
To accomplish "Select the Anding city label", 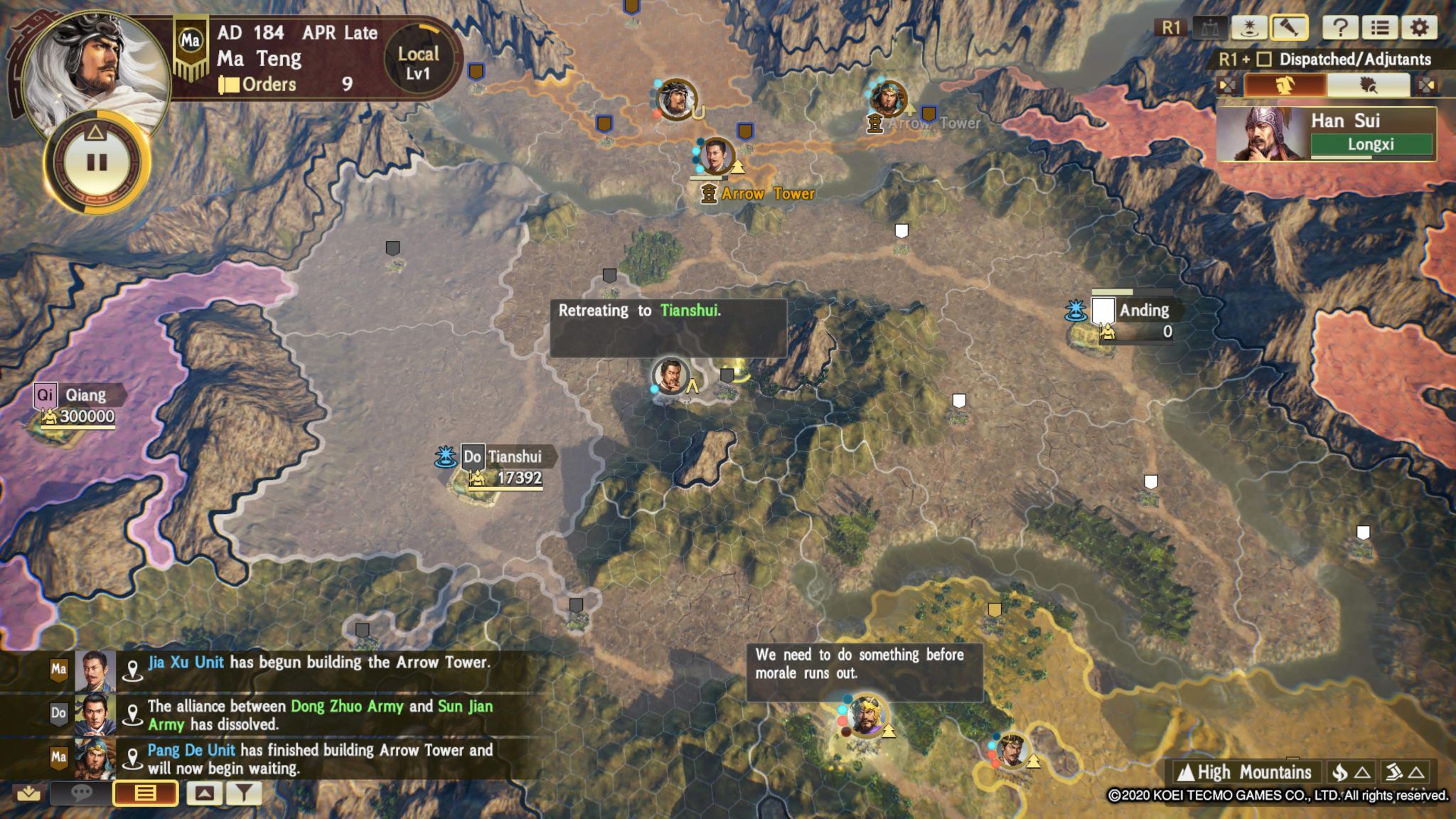I will [x=1143, y=310].
